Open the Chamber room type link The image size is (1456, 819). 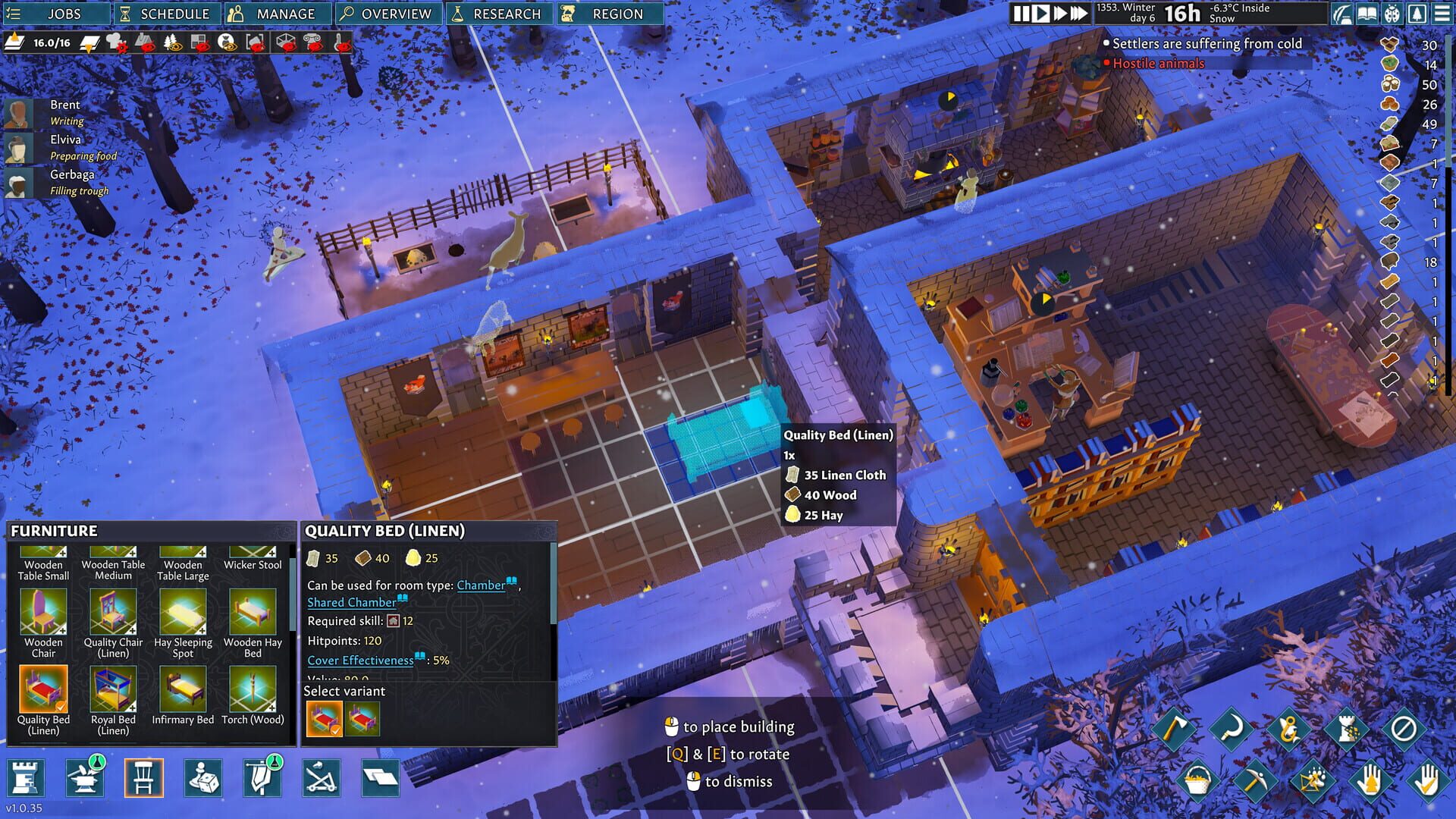pyautogui.click(x=480, y=585)
